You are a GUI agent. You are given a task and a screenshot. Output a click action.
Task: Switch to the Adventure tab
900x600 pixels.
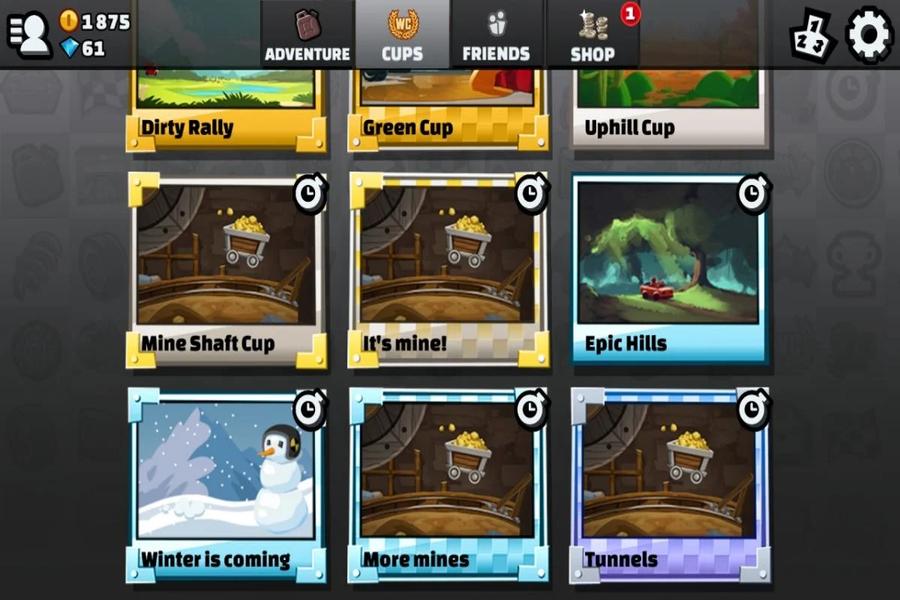coord(307,35)
